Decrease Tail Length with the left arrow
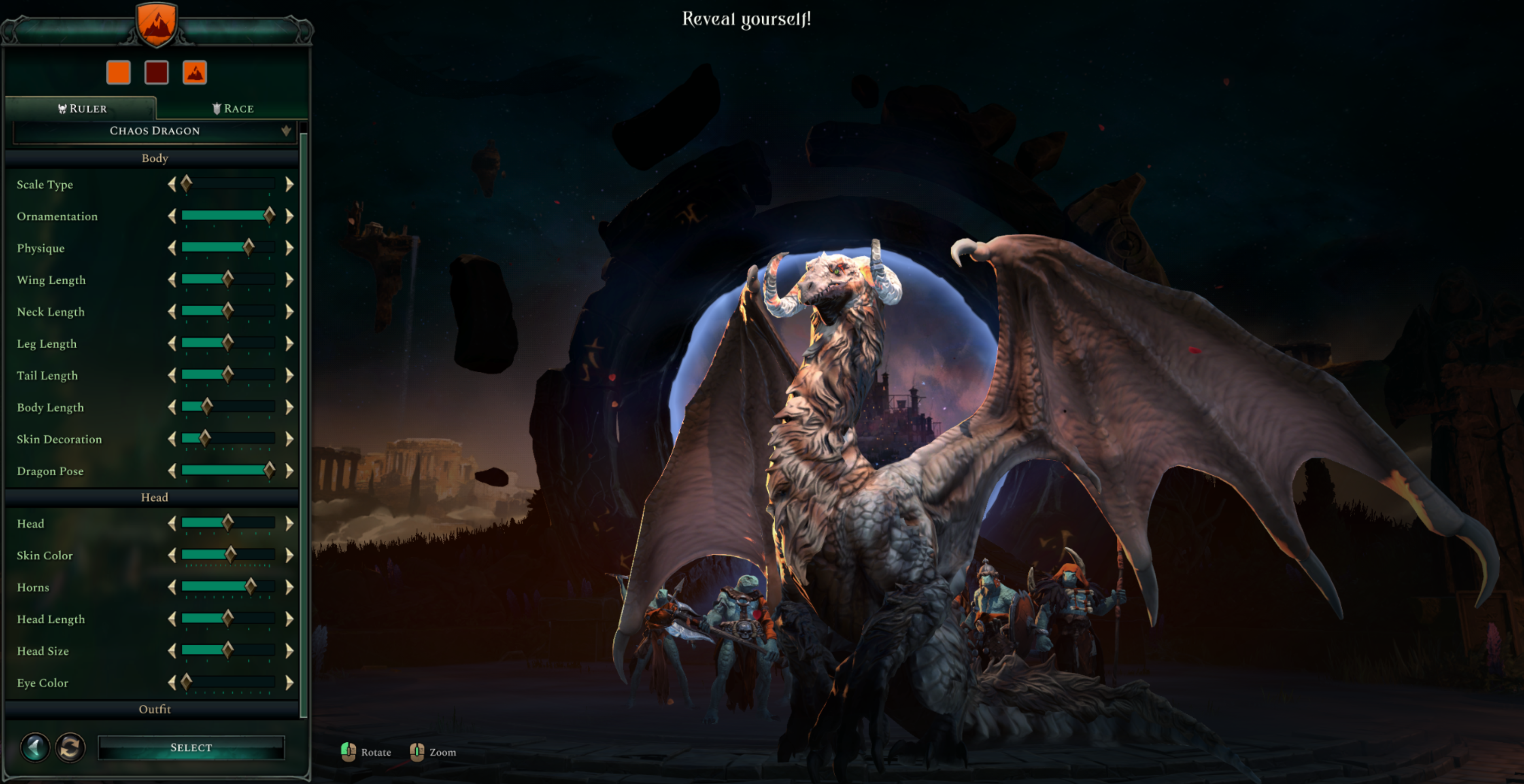 172,375
